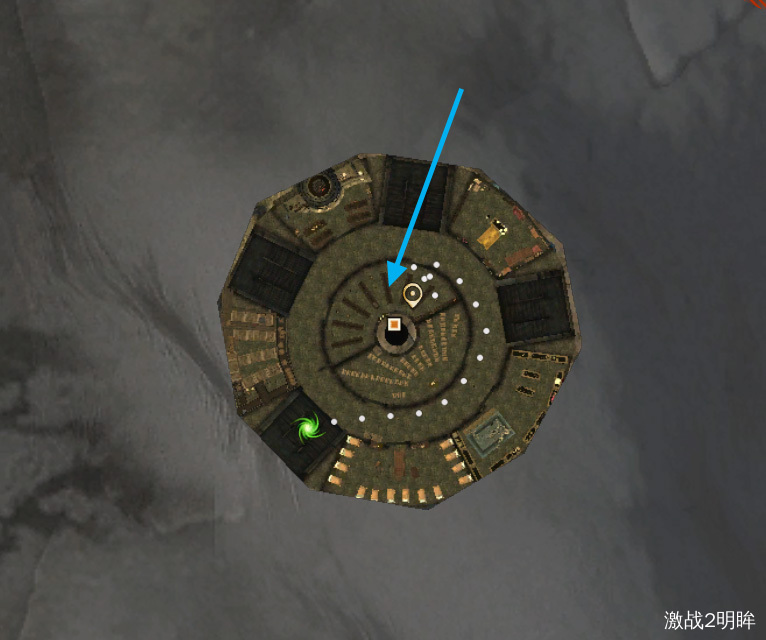Click the orange square marker at map center

[x=395, y=324]
